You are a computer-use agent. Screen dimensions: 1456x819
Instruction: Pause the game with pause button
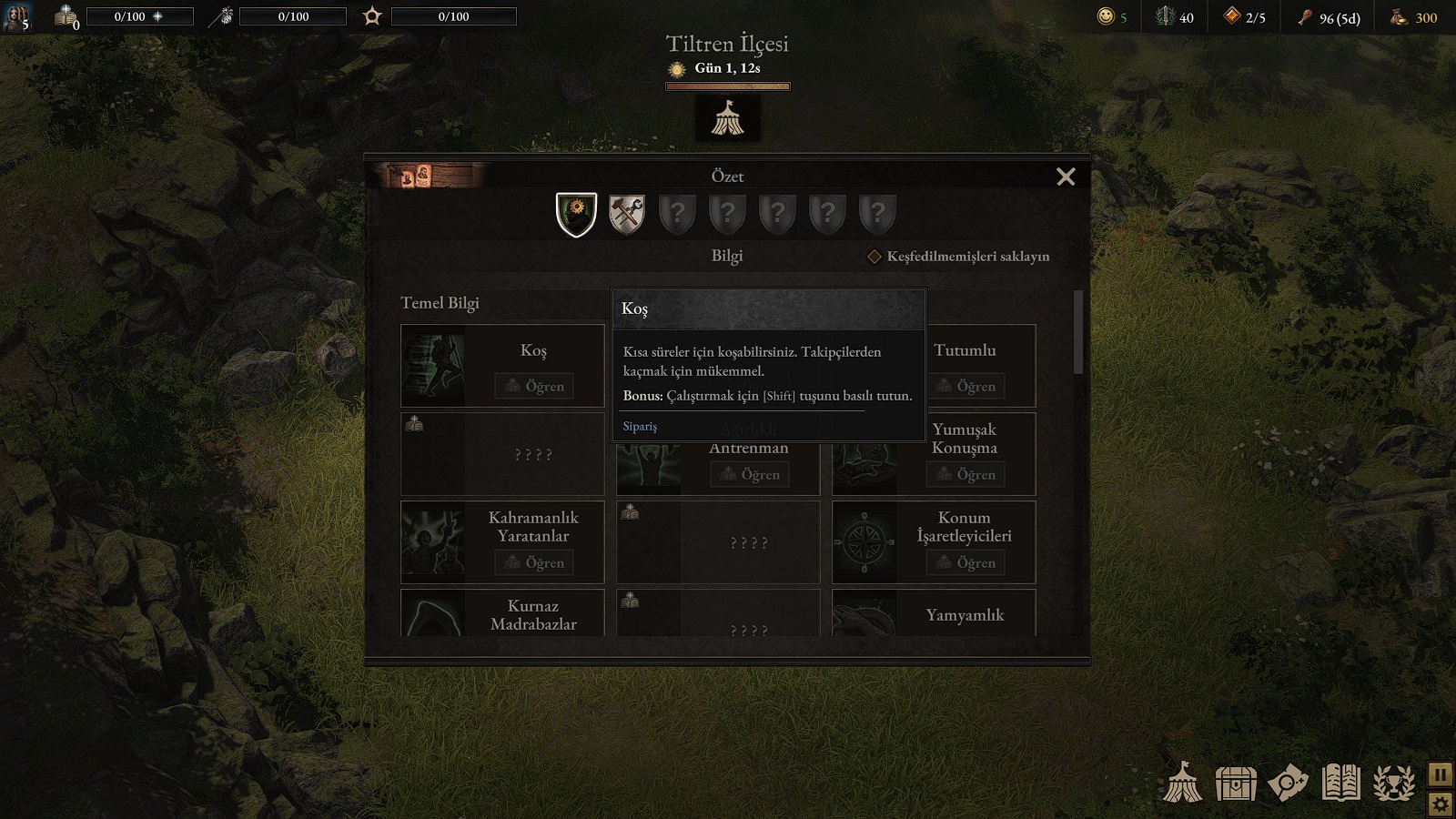coord(1441,774)
